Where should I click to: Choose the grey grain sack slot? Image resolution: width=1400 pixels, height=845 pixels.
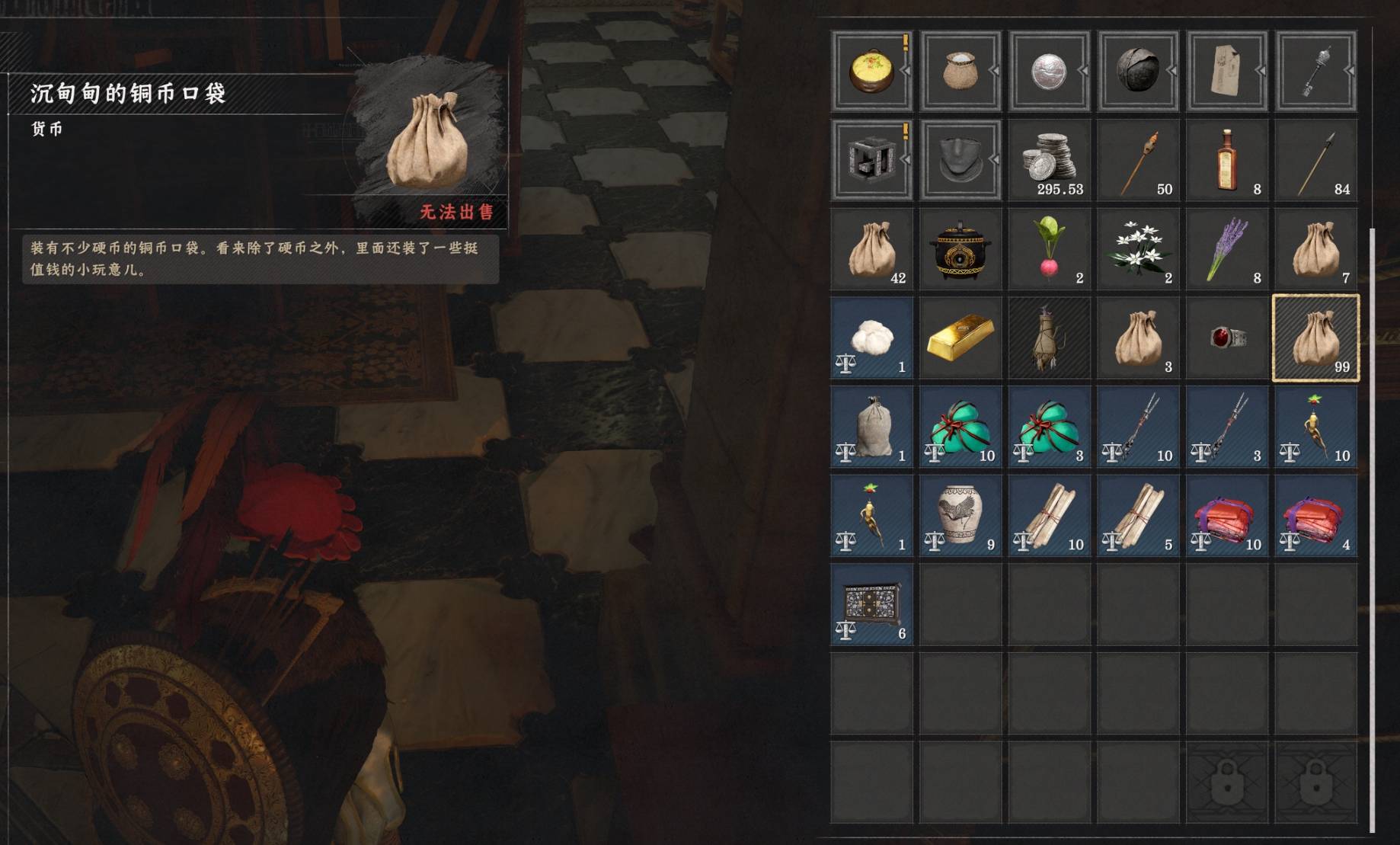(871, 427)
